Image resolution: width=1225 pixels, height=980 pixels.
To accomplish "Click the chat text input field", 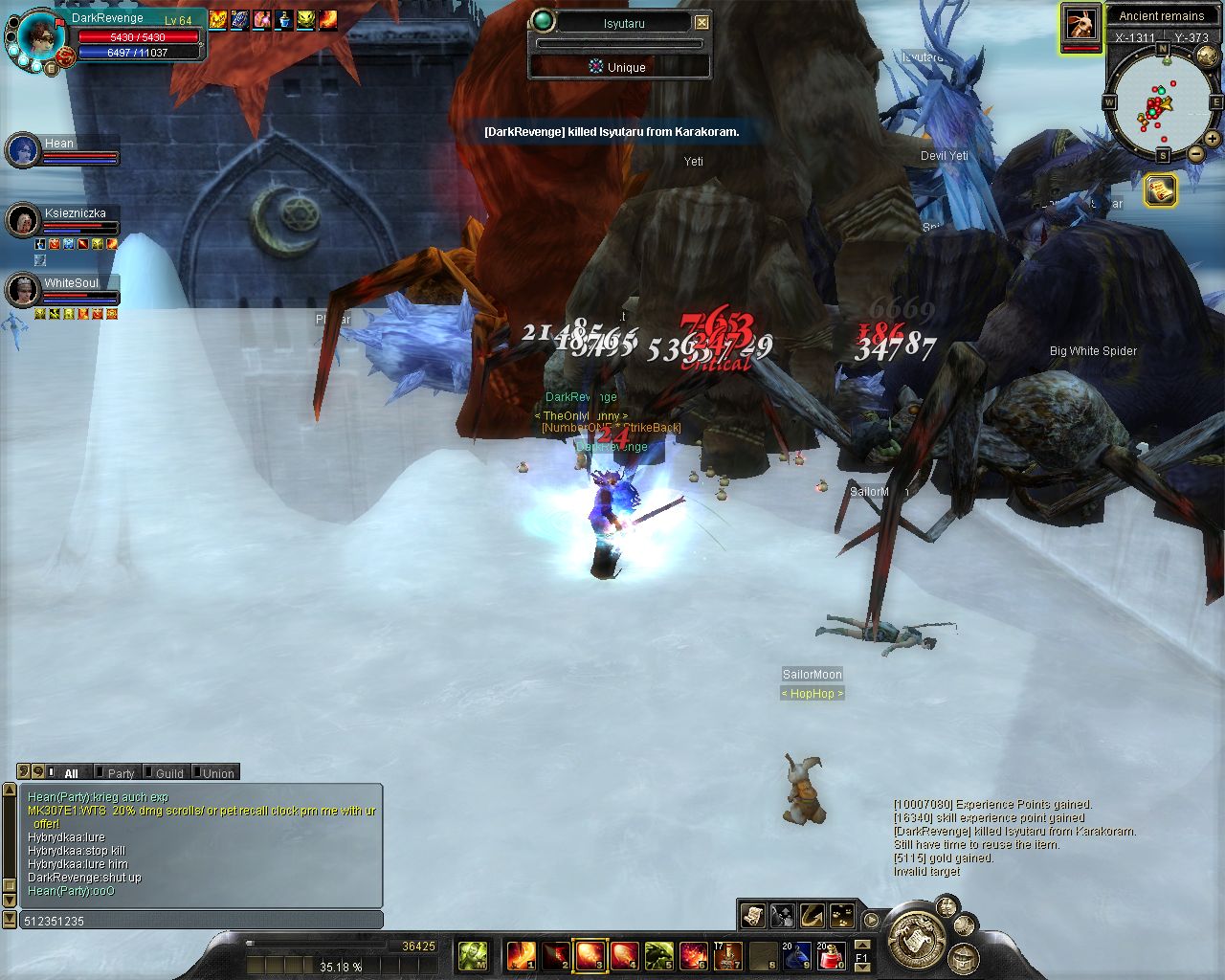I will [201, 921].
